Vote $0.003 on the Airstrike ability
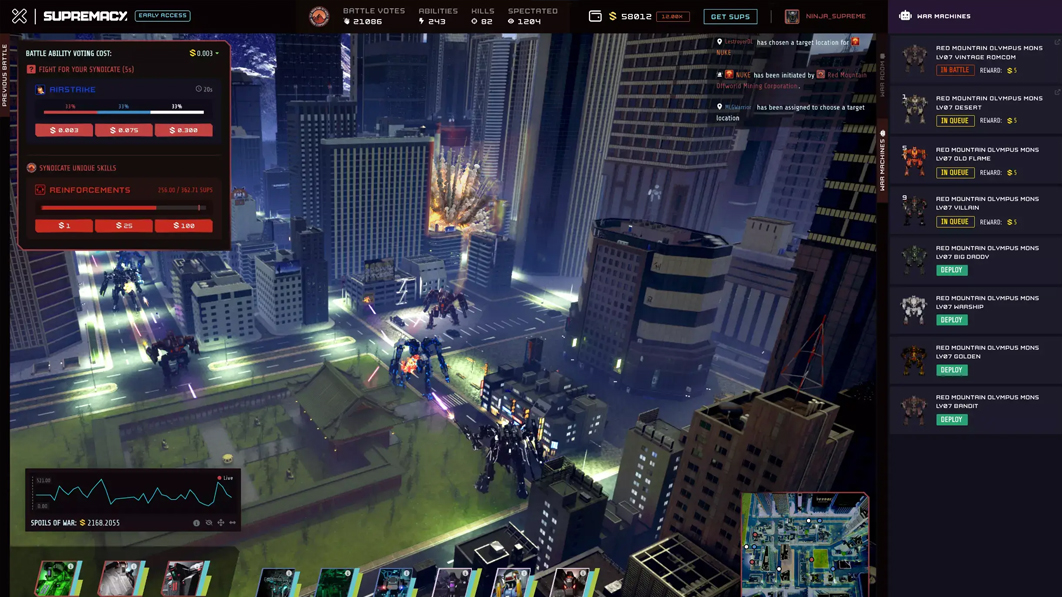This screenshot has width=1062, height=597. tap(64, 130)
